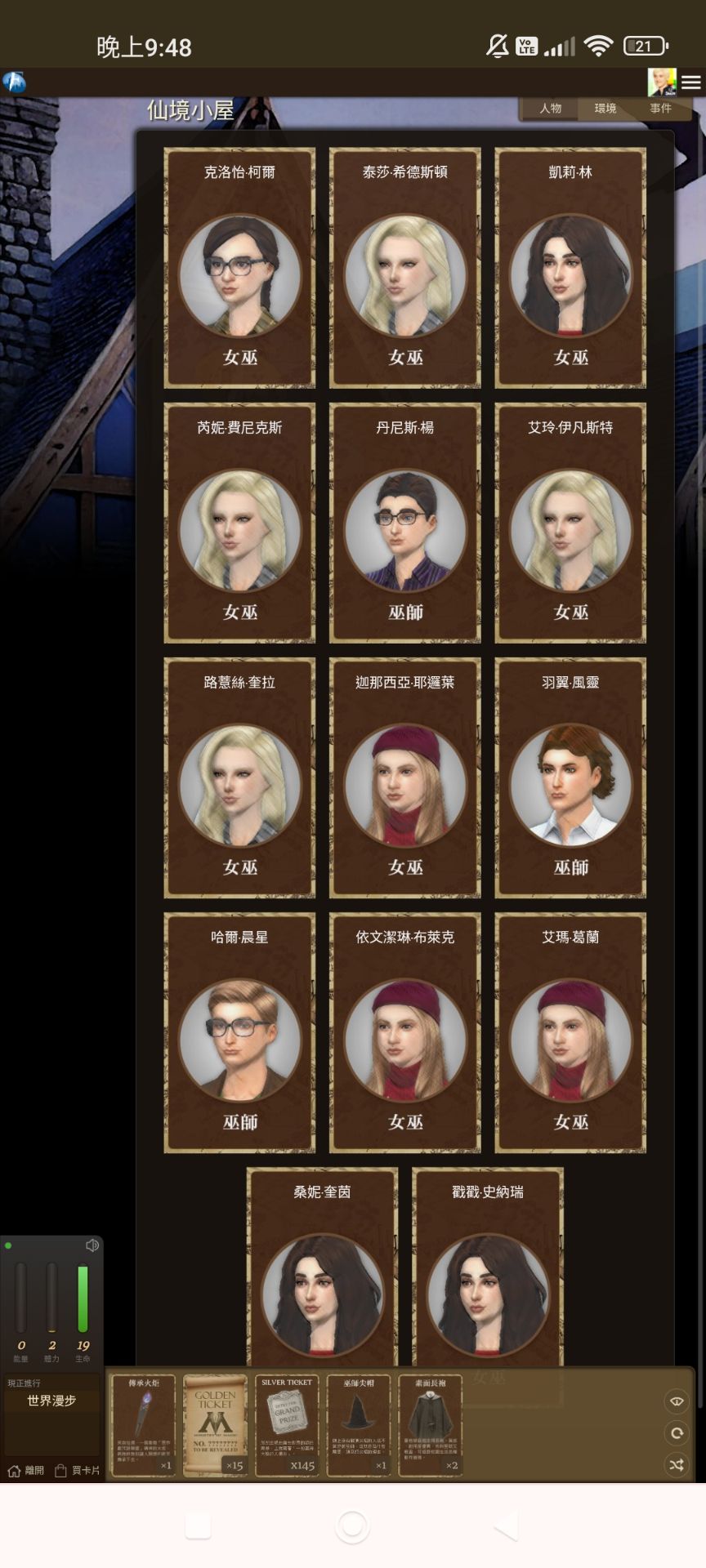Select the 巫師尖帽 wizard hat card
The image size is (706, 1568).
pyautogui.click(x=359, y=1424)
